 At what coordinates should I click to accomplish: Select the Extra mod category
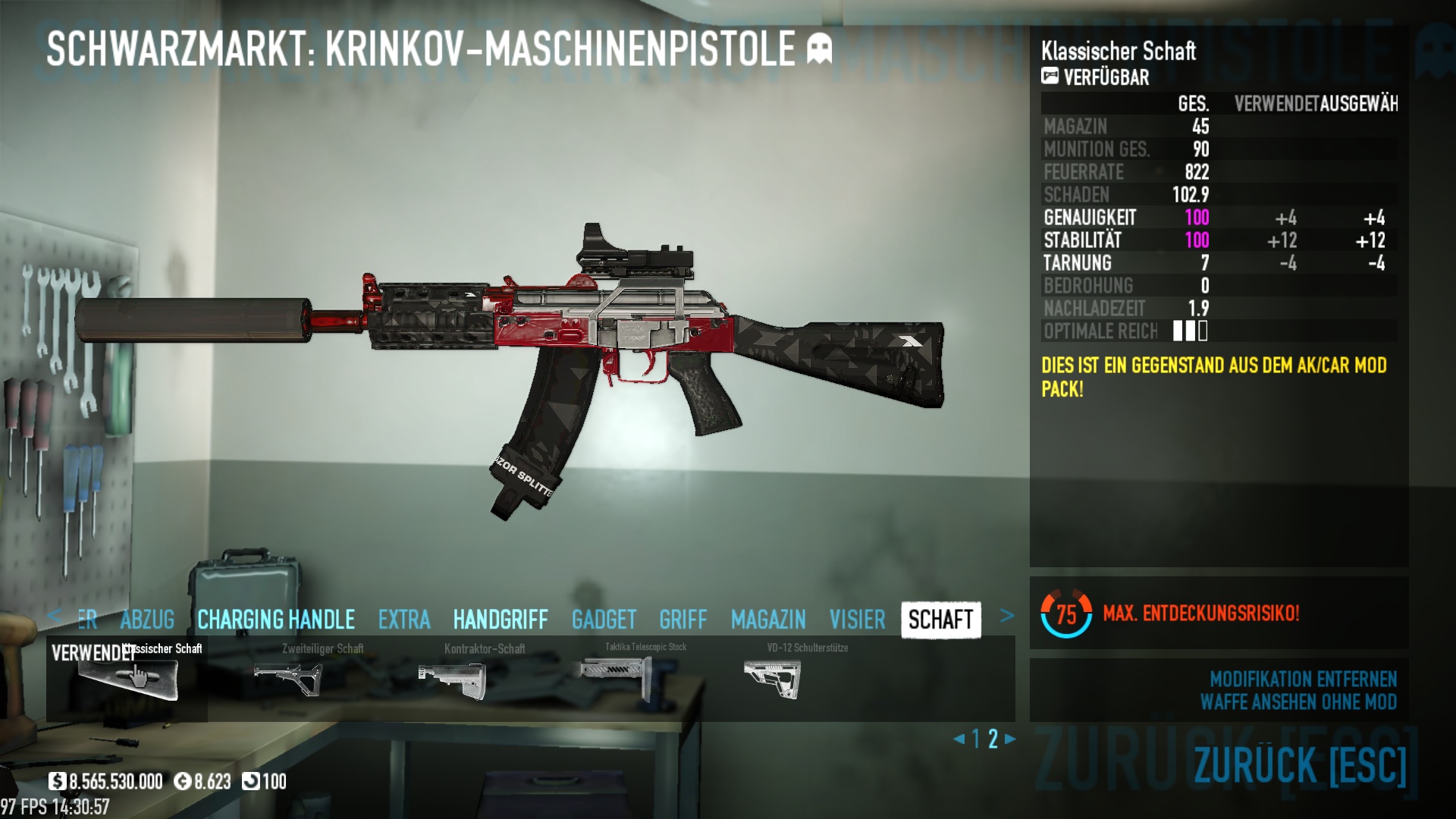click(x=404, y=620)
